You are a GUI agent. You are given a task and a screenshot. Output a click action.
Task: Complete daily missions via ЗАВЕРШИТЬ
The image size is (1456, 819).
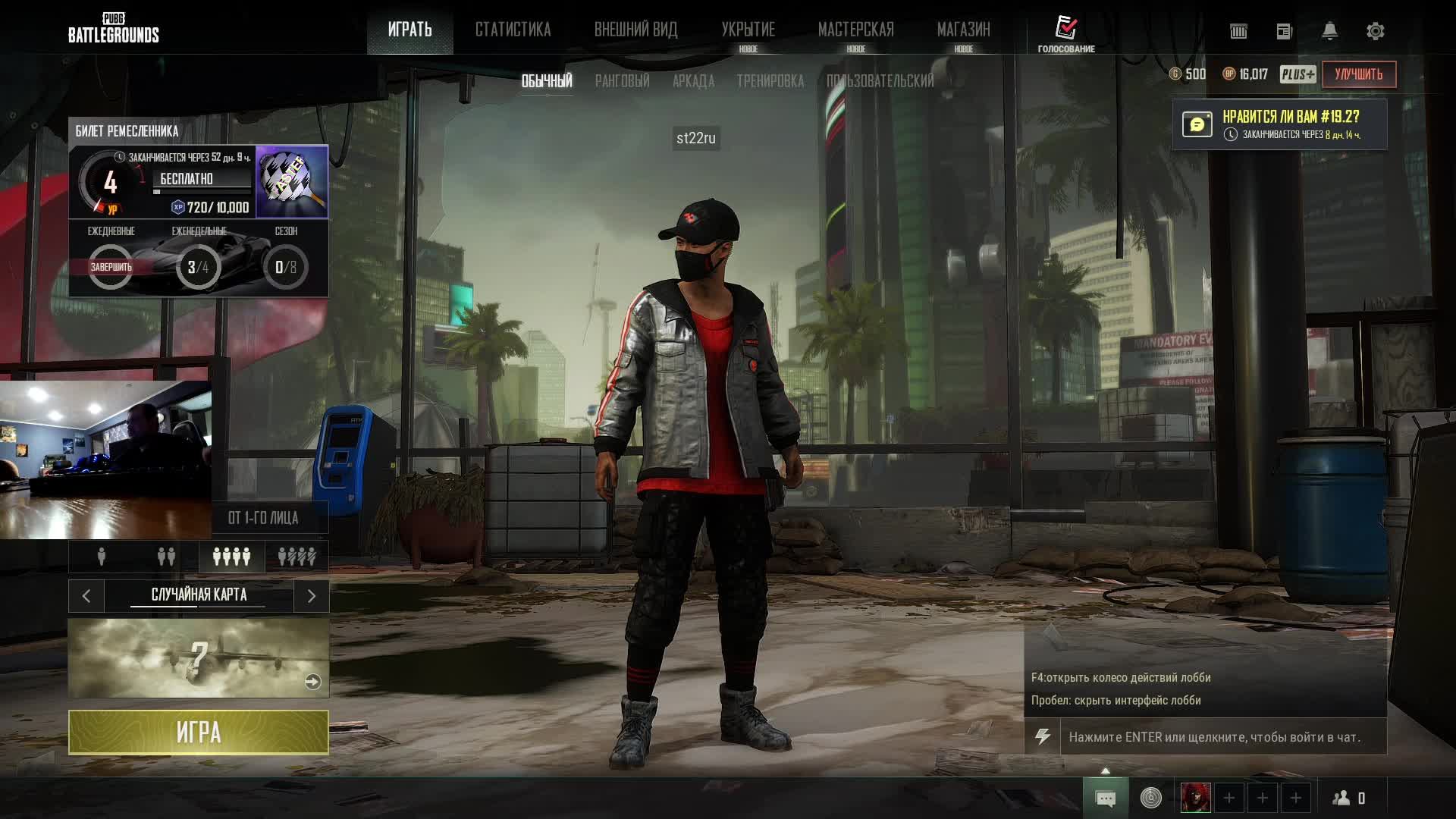click(111, 267)
